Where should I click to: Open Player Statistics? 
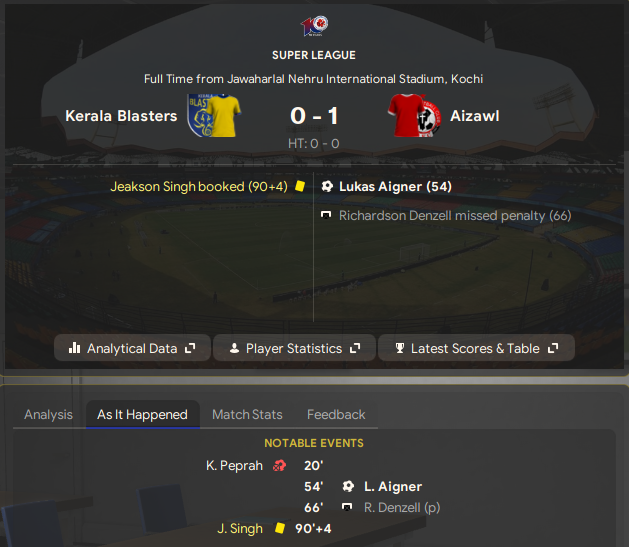click(x=294, y=348)
